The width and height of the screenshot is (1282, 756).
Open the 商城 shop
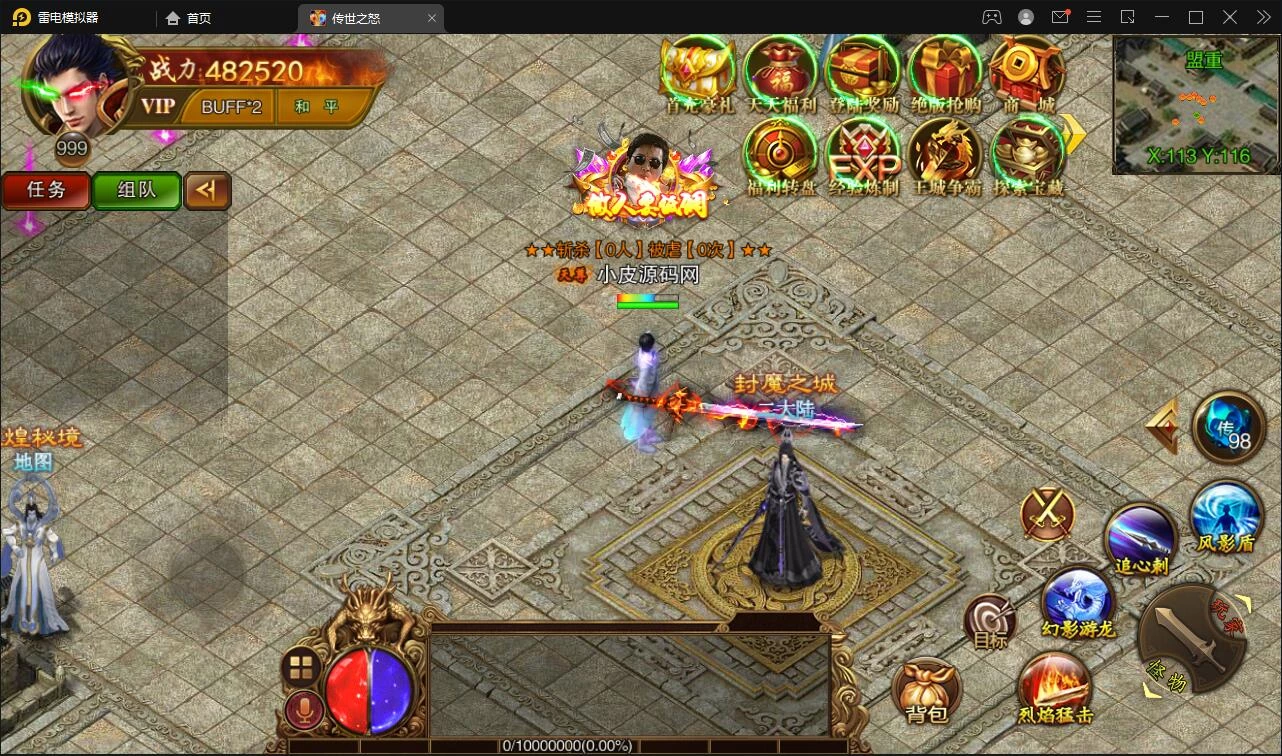click(x=1026, y=72)
